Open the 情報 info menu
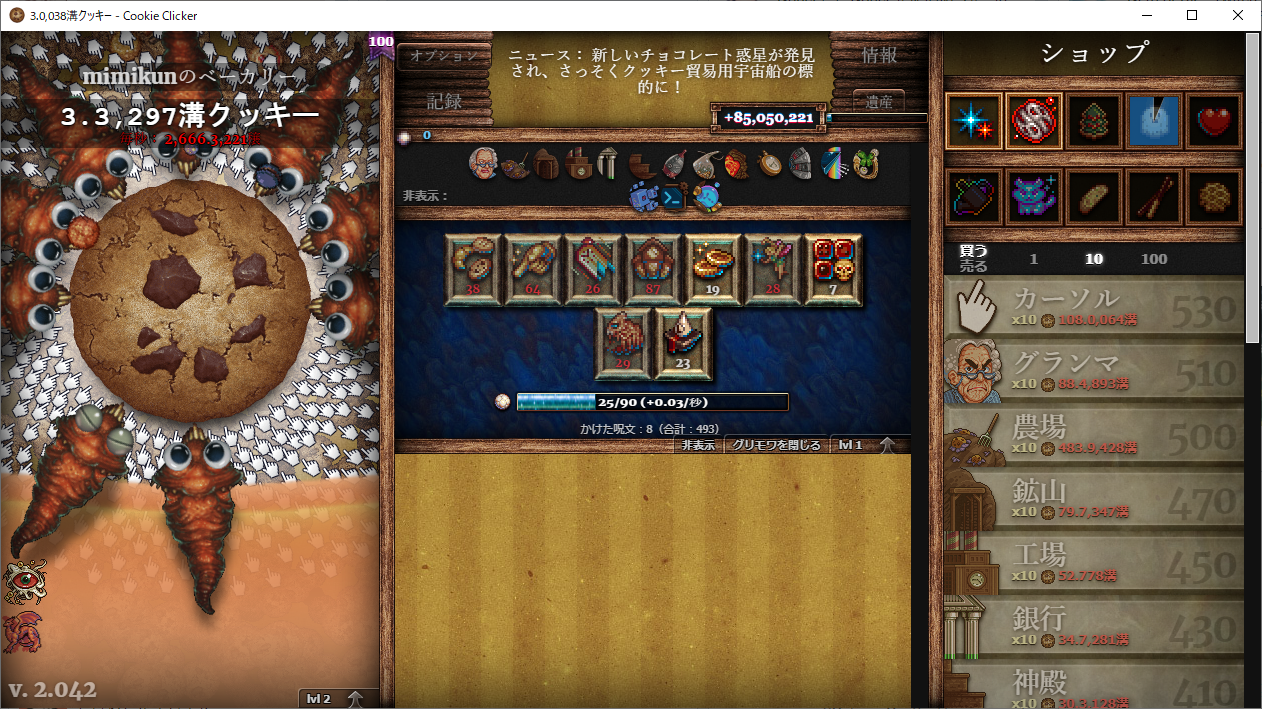 pyautogui.click(x=879, y=56)
